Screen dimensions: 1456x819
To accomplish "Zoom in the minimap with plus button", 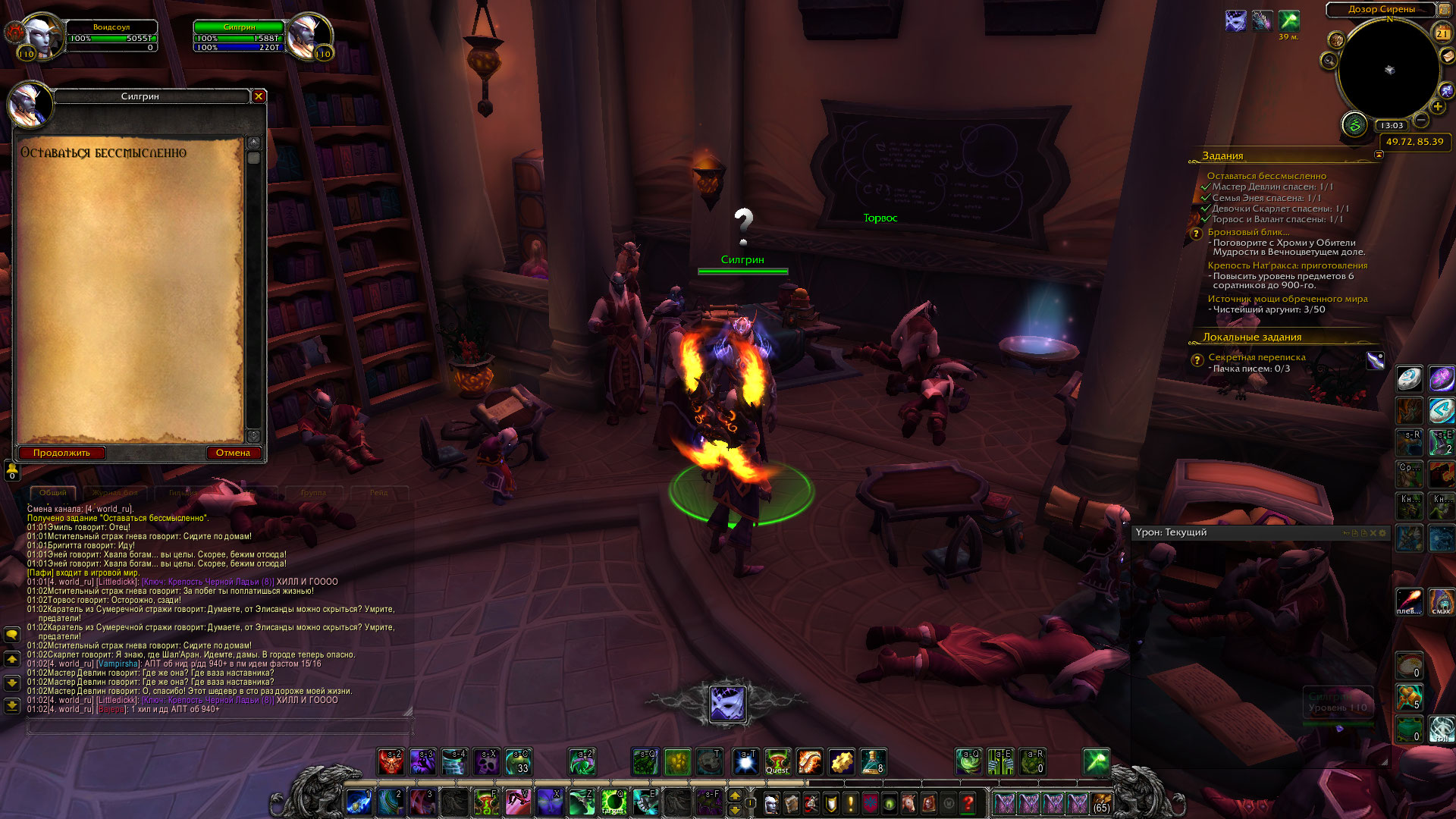I will (x=1438, y=107).
